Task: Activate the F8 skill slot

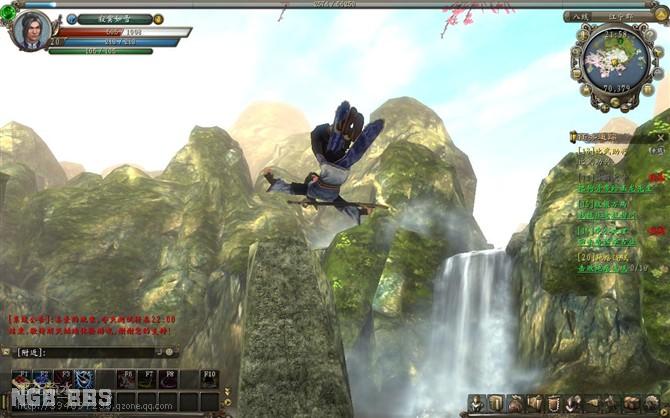Action: pyautogui.click(x=170, y=379)
